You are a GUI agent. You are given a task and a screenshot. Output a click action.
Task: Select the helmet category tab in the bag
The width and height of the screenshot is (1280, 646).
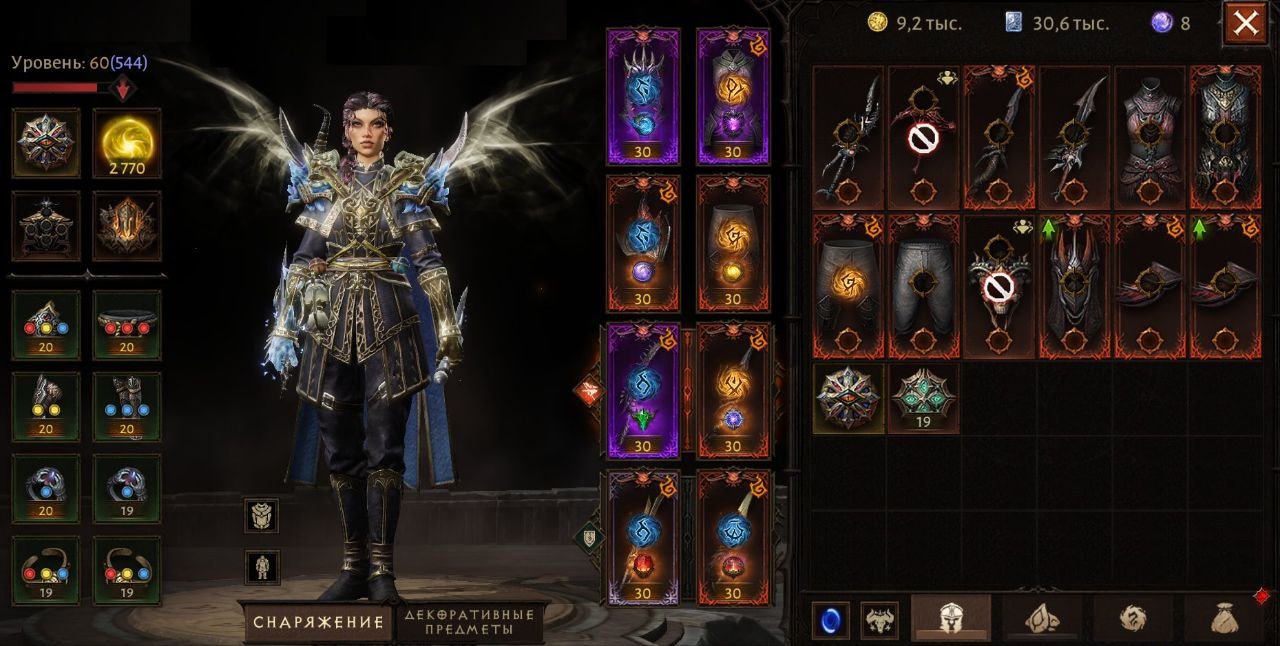(x=950, y=618)
